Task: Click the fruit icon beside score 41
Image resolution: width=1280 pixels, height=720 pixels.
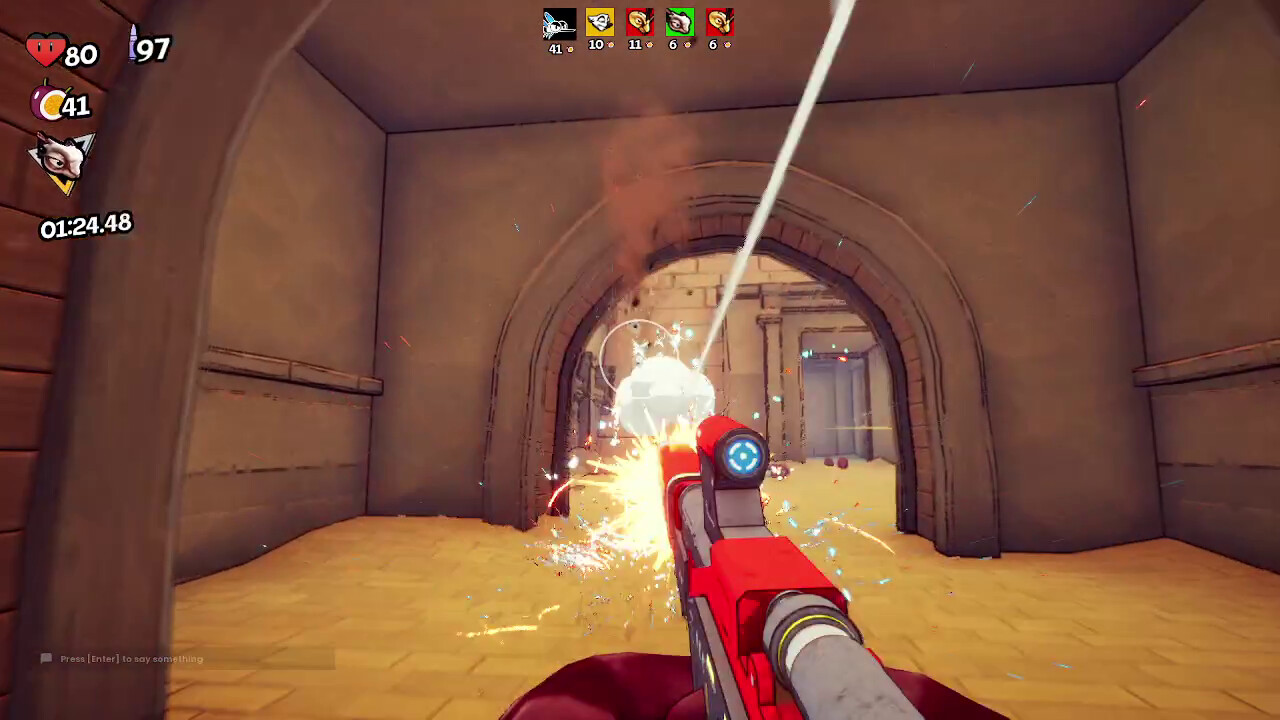Action: (570, 49)
